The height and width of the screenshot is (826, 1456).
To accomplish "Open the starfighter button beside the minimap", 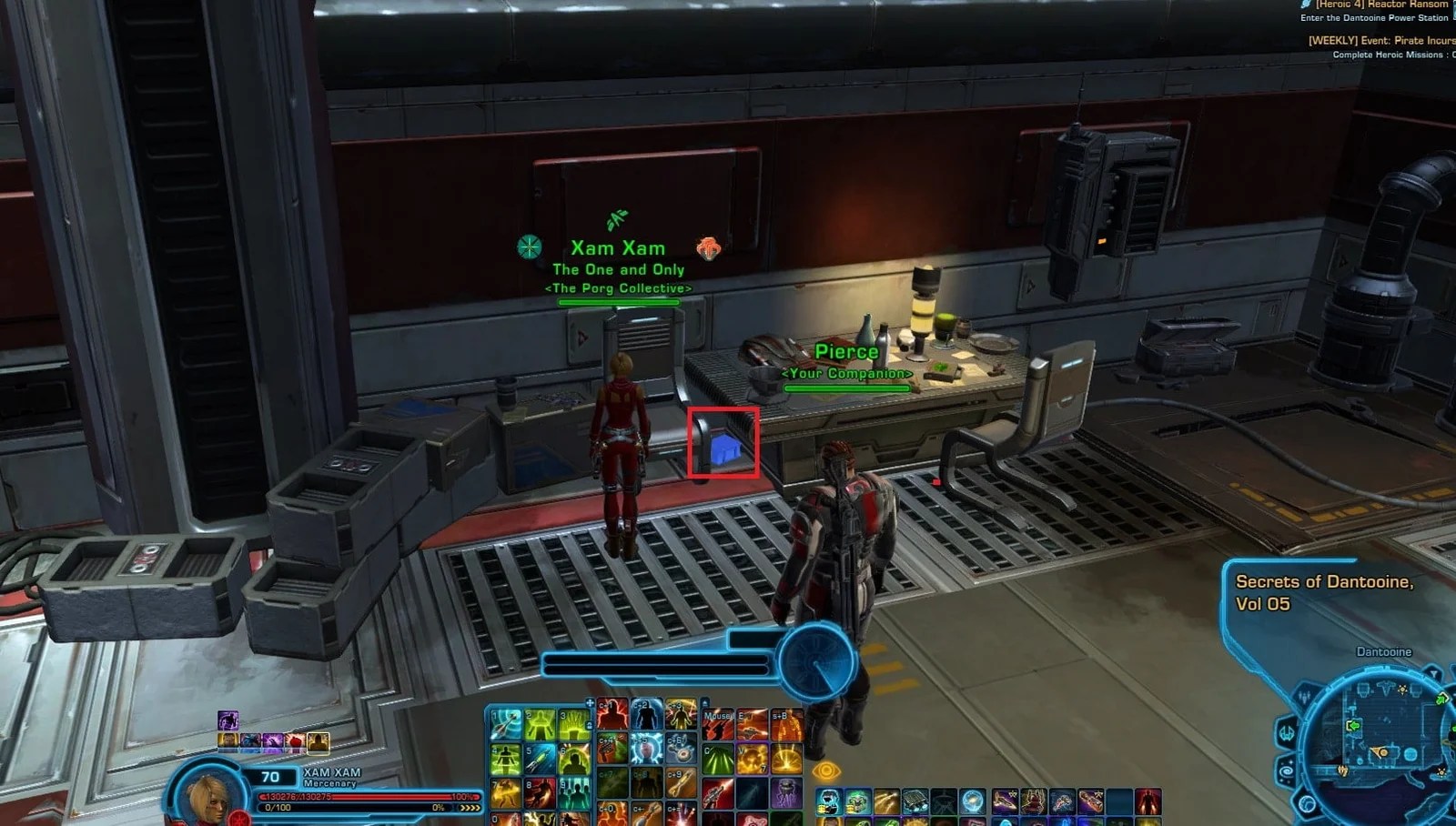I will click(x=1286, y=732).
